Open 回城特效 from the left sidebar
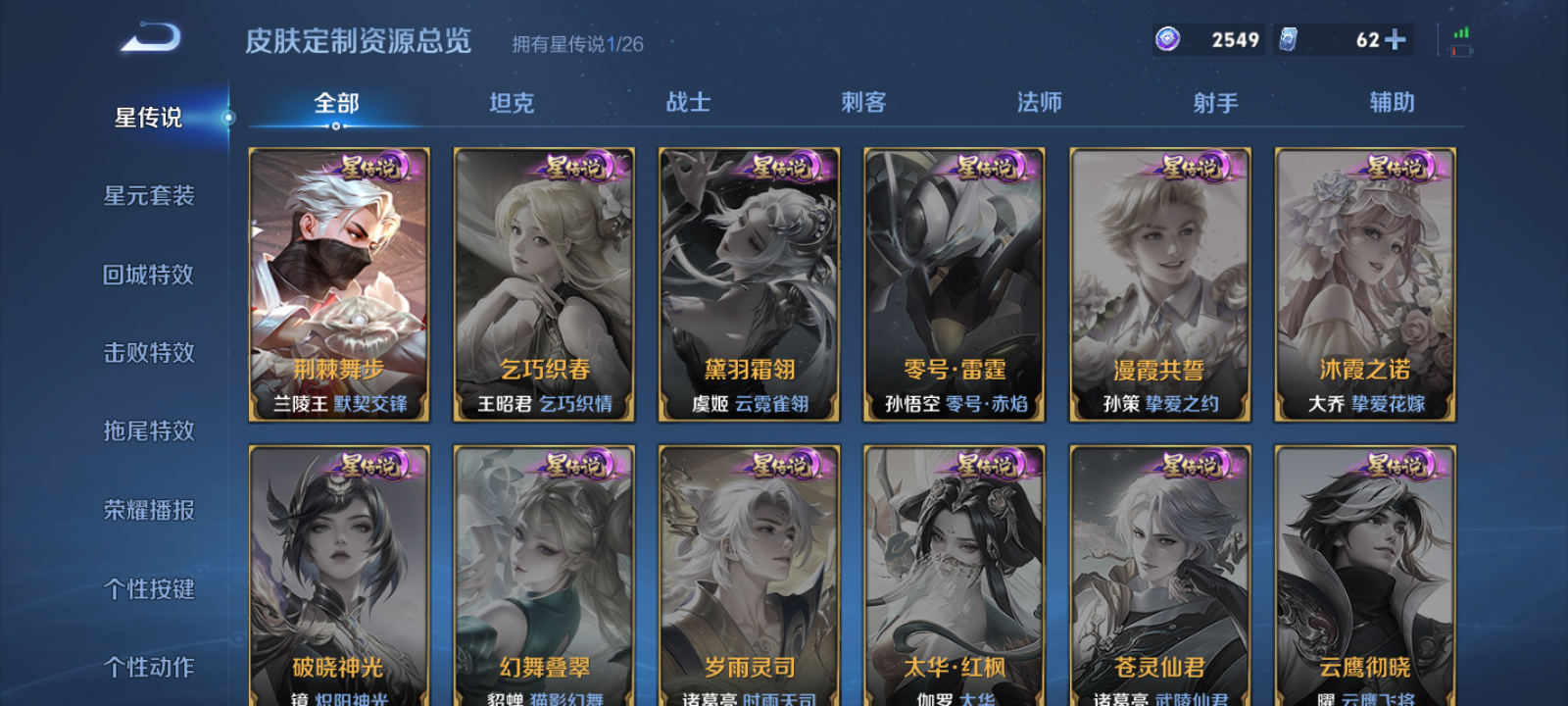 (149, 275)
